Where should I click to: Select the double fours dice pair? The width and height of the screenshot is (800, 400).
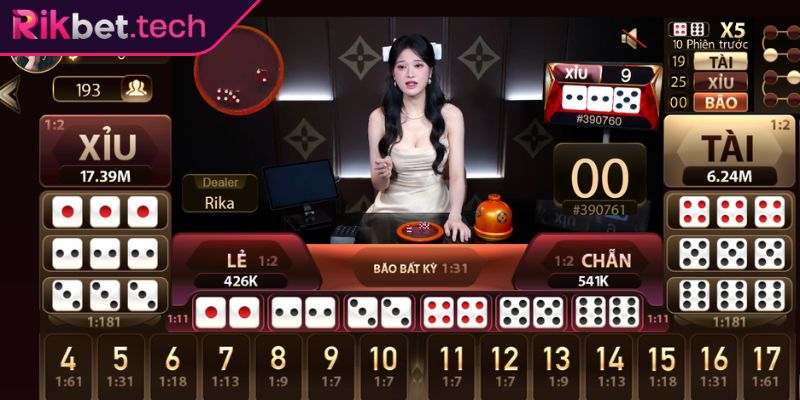457,312
